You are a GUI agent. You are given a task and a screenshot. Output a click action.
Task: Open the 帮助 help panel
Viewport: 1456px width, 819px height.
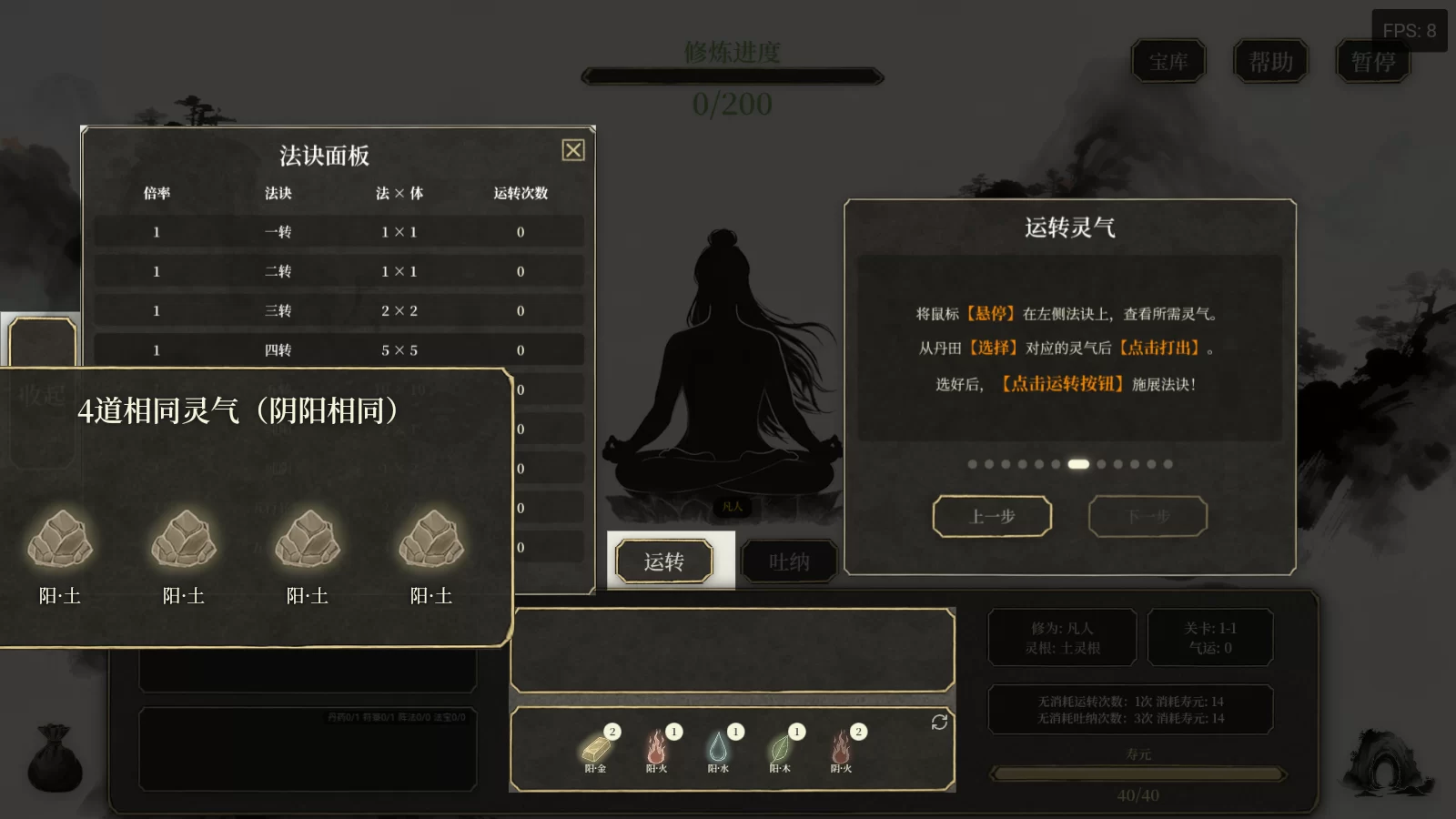pyautogui.click(x=1270, y=62)
